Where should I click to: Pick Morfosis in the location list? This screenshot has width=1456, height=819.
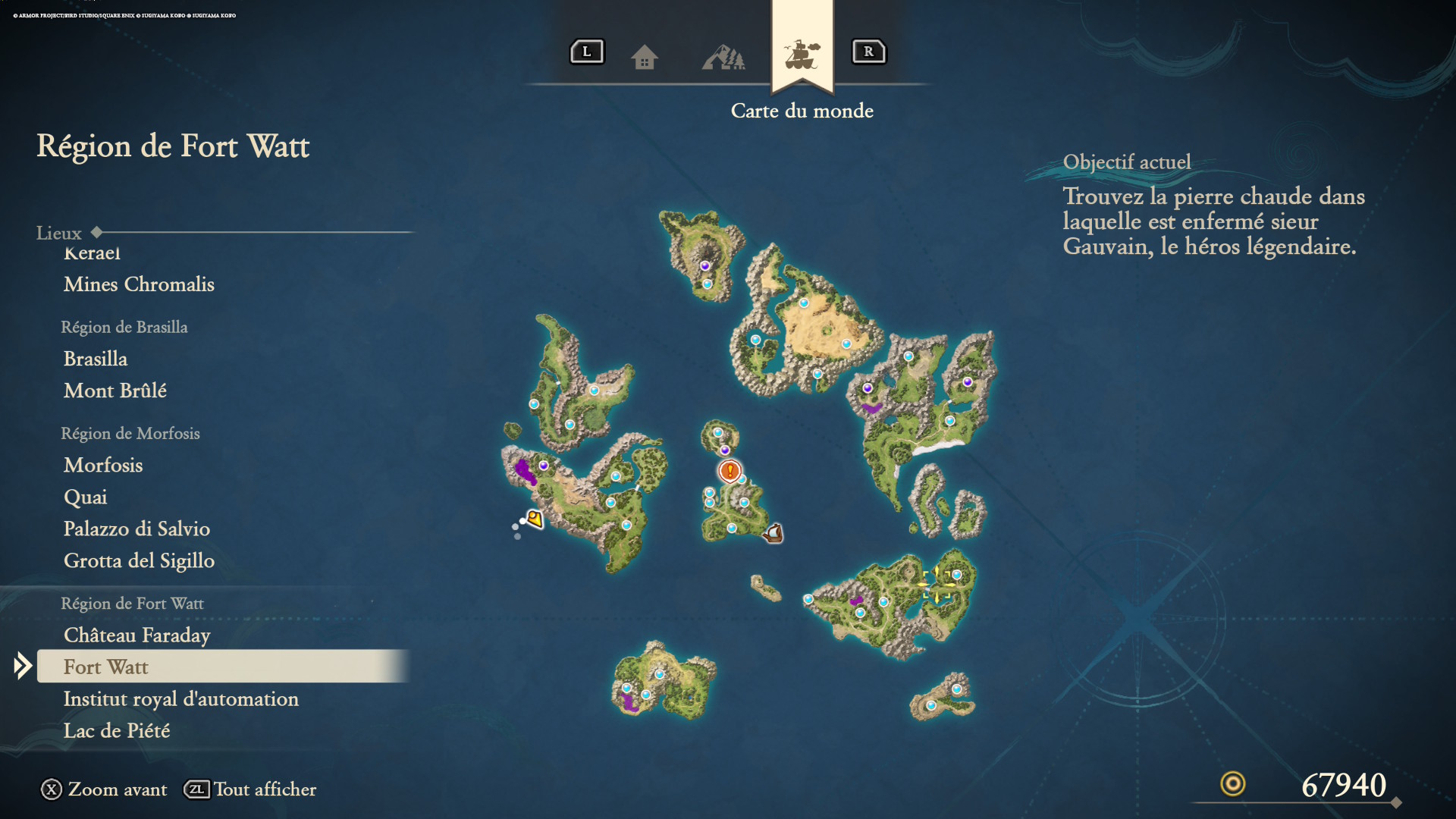(103, 465)
